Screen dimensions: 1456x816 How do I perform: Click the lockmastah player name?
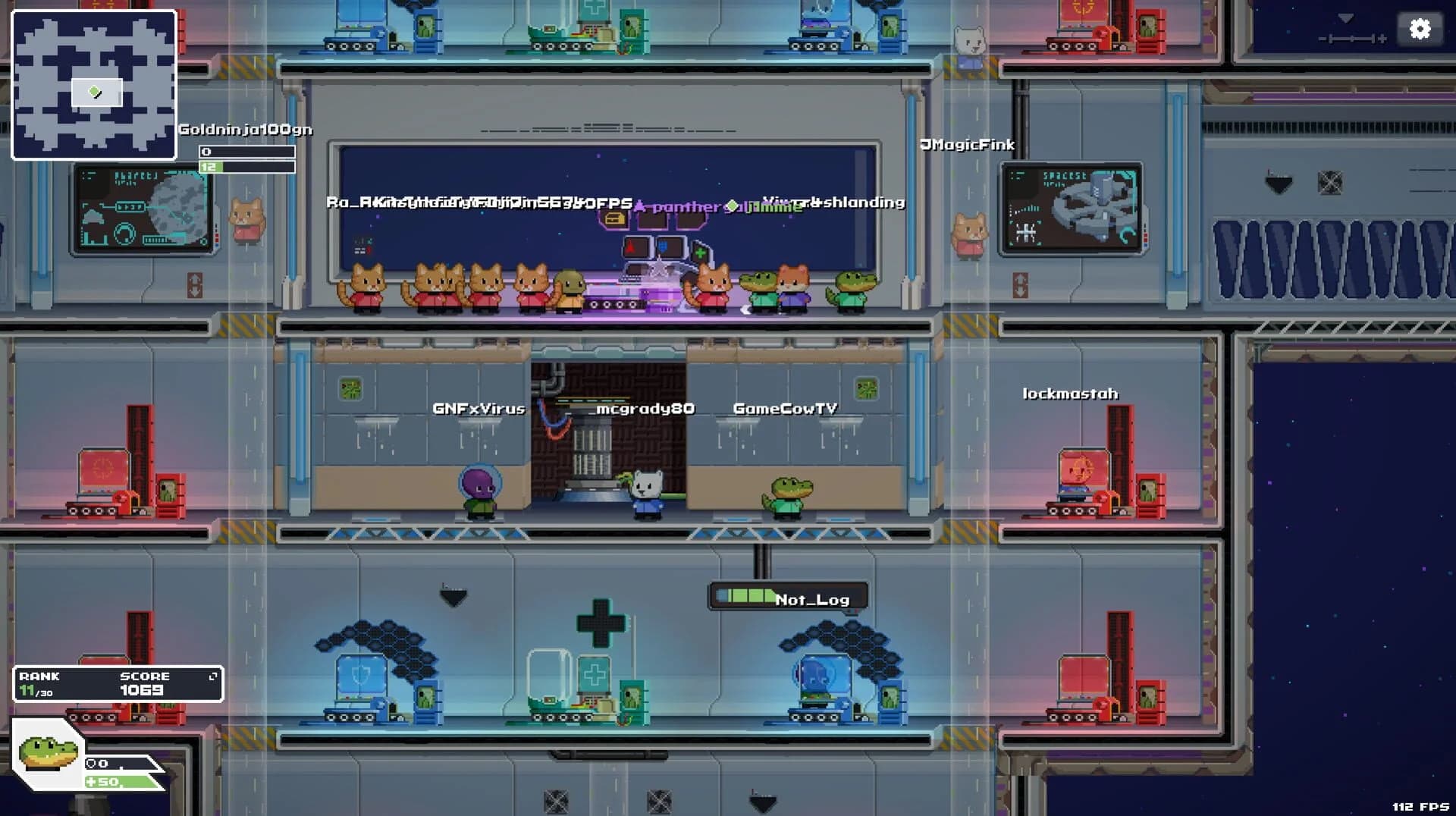point(1070,394)
